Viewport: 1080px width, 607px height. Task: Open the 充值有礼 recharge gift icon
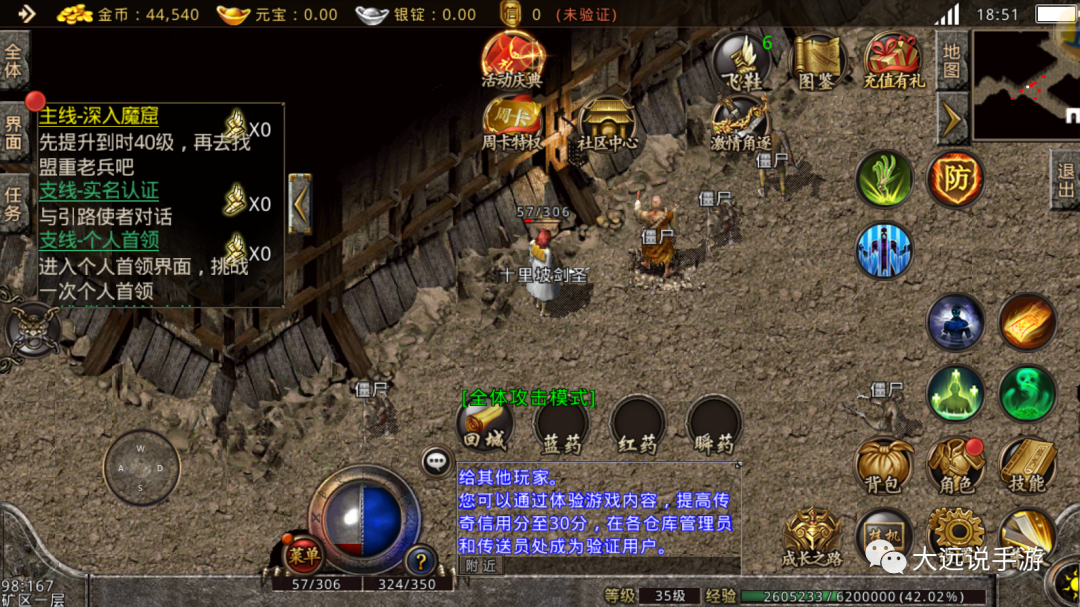point(894,61)
